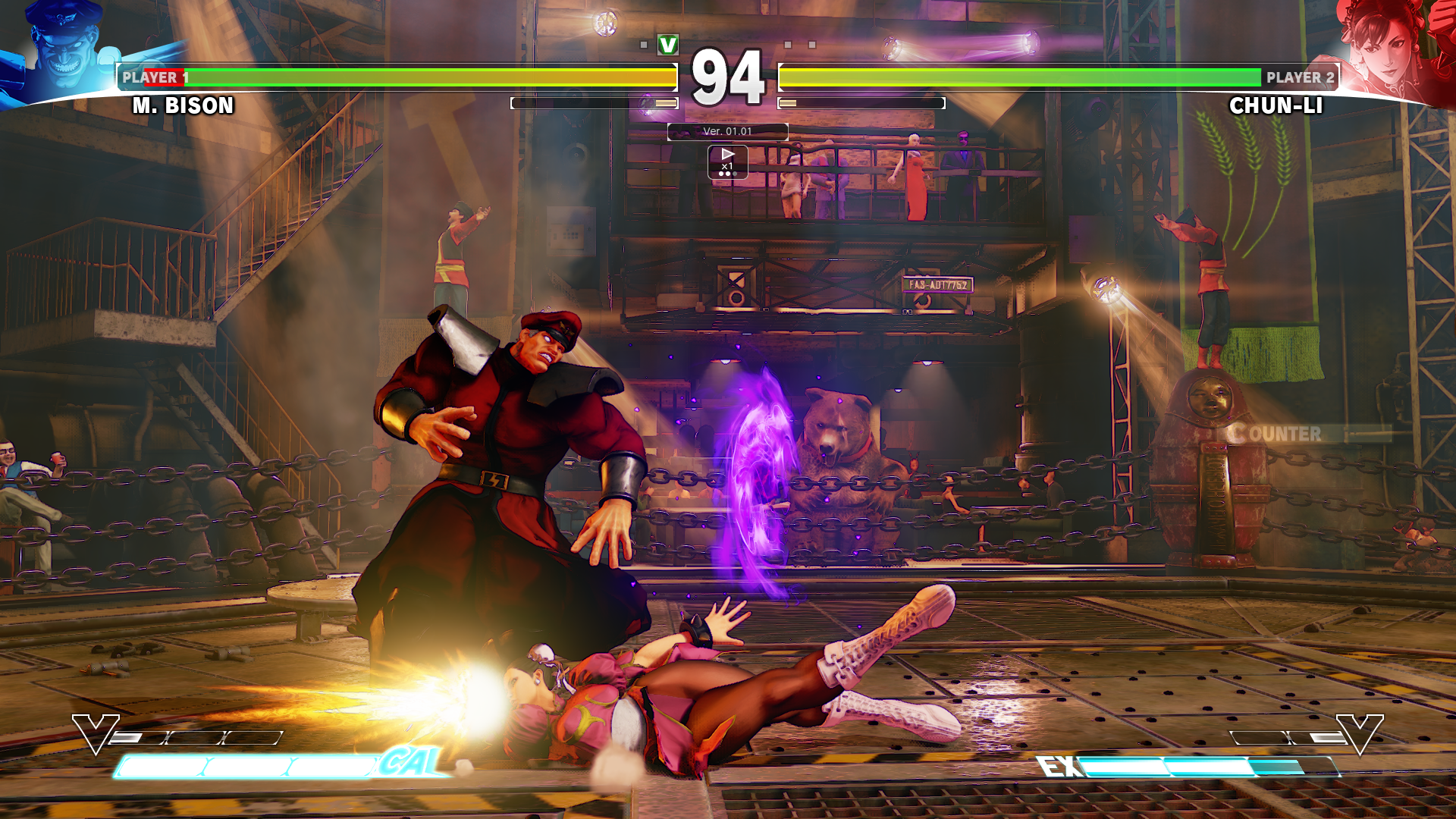
Task: Click the green V-Trigger icon above the timer
Action: pyautogui.click(x=668, y=45)
